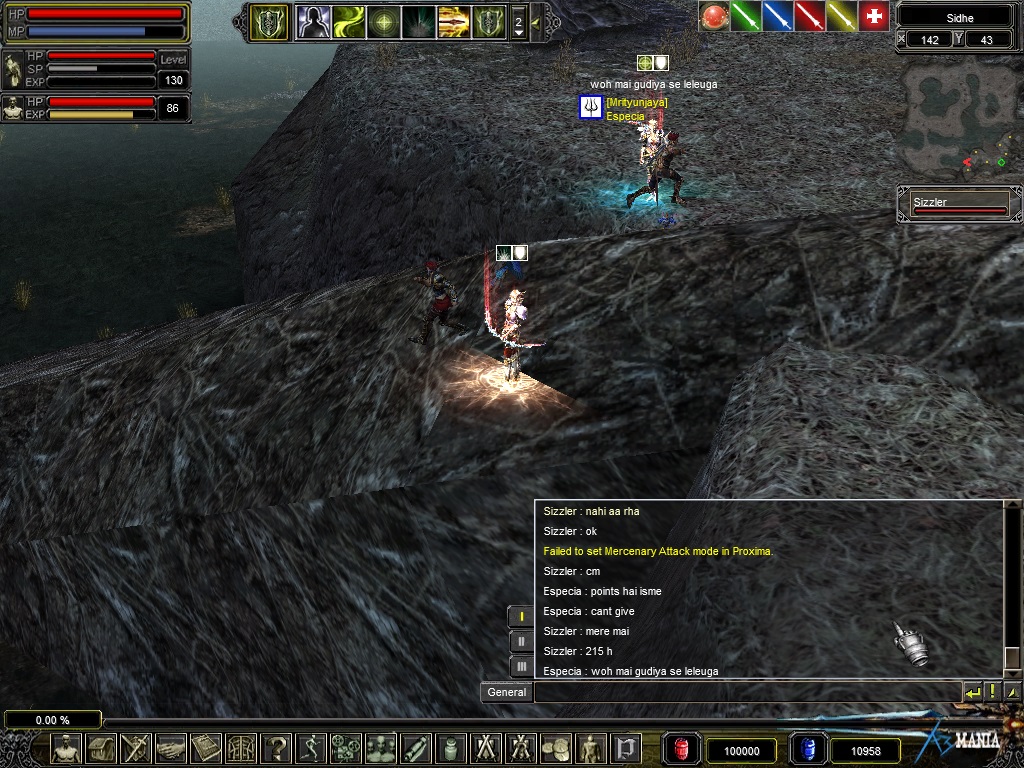Open the handshake trade icon
The image size is (1024, 768).
click(x=171, y=748)
